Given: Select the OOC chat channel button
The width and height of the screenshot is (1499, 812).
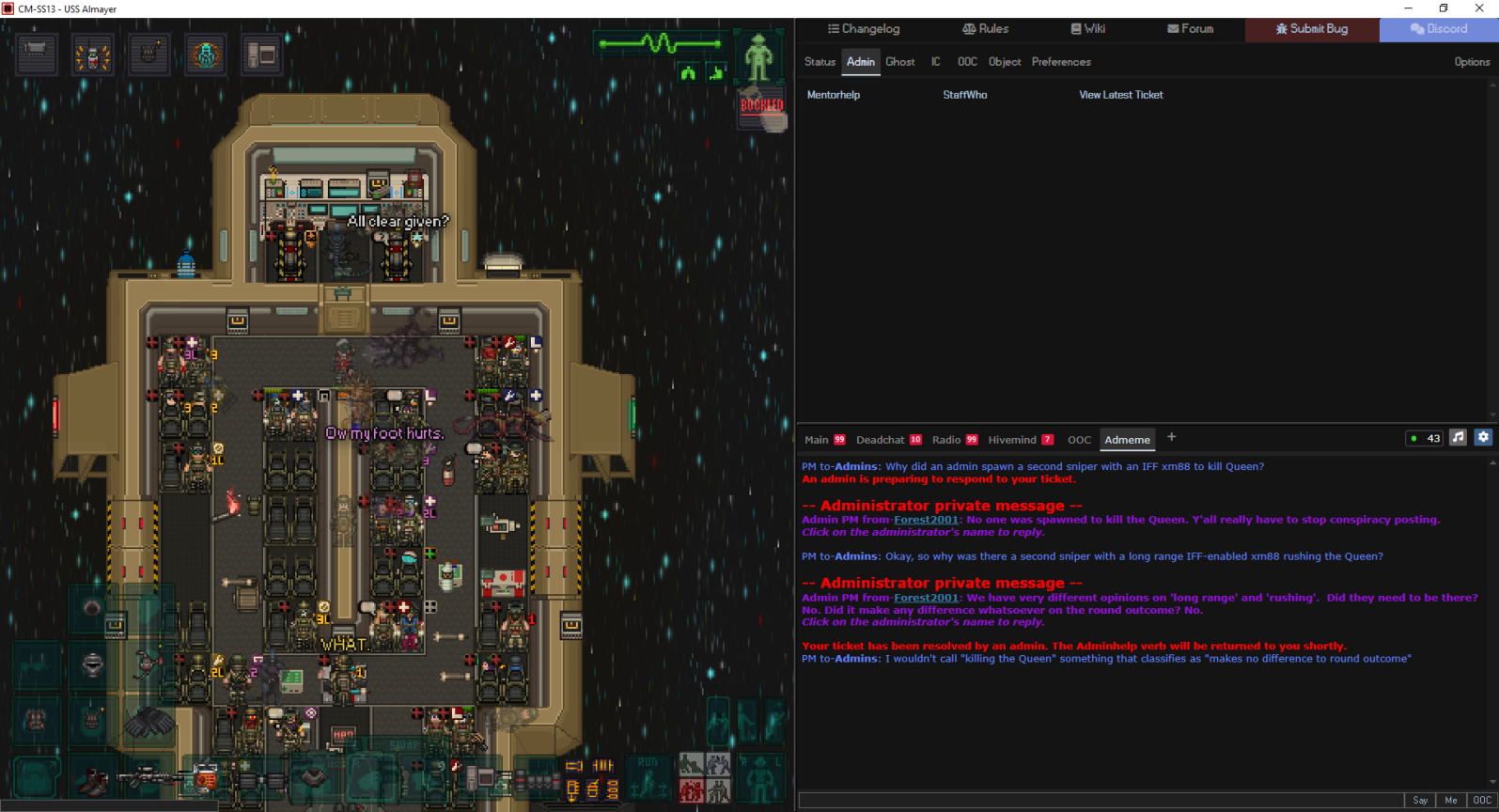Looking at the screenshot, I should [1482, 801].
